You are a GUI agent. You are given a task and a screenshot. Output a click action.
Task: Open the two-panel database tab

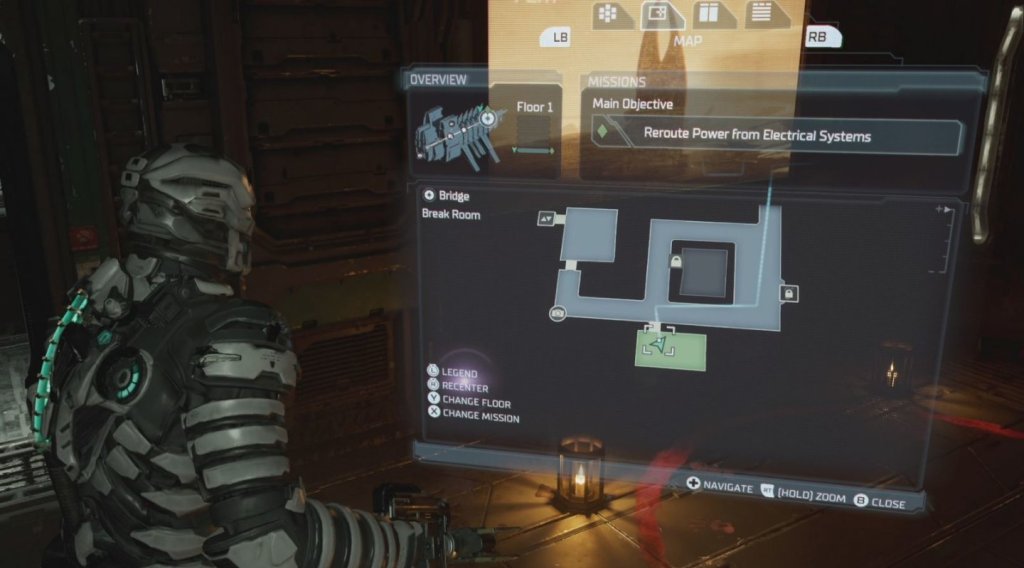tap(709, 14)
